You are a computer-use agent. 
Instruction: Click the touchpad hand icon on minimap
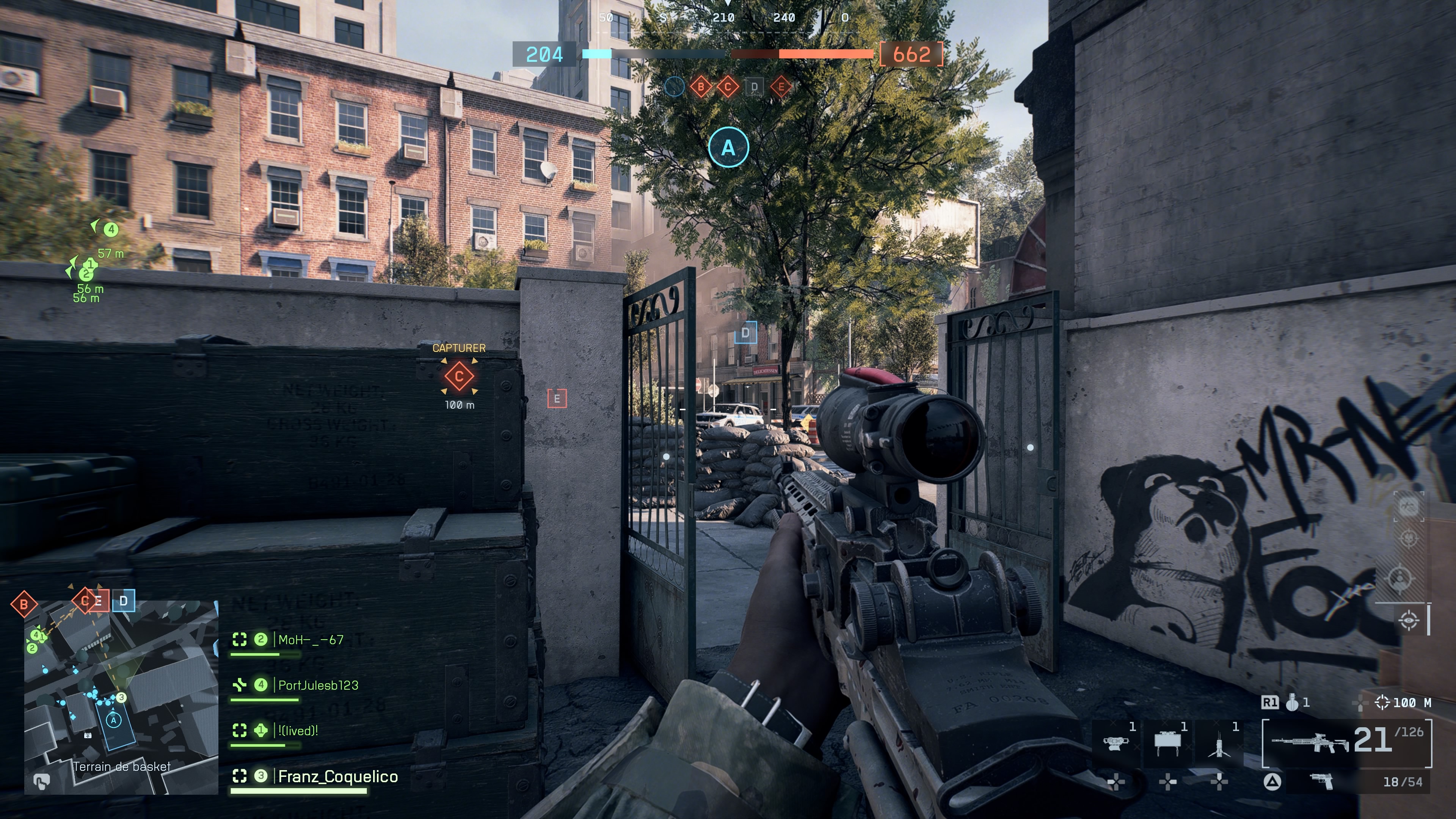[x=41, y=781]
